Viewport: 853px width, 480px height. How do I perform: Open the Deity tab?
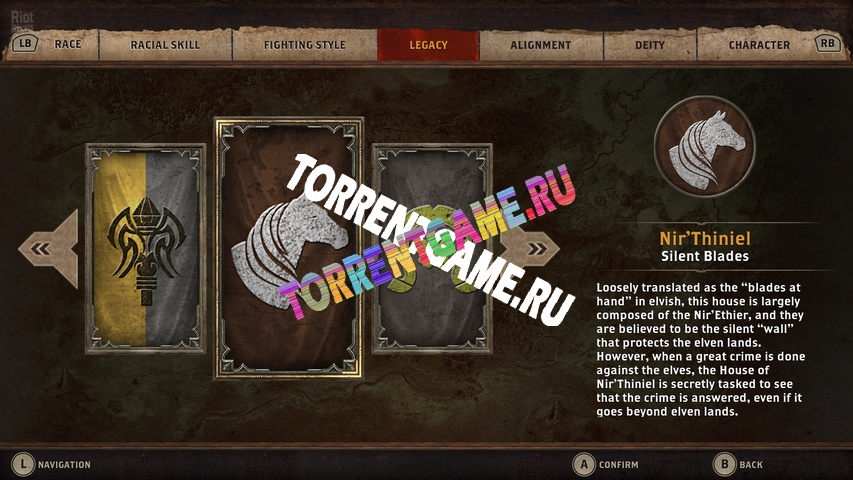(649, 45)
